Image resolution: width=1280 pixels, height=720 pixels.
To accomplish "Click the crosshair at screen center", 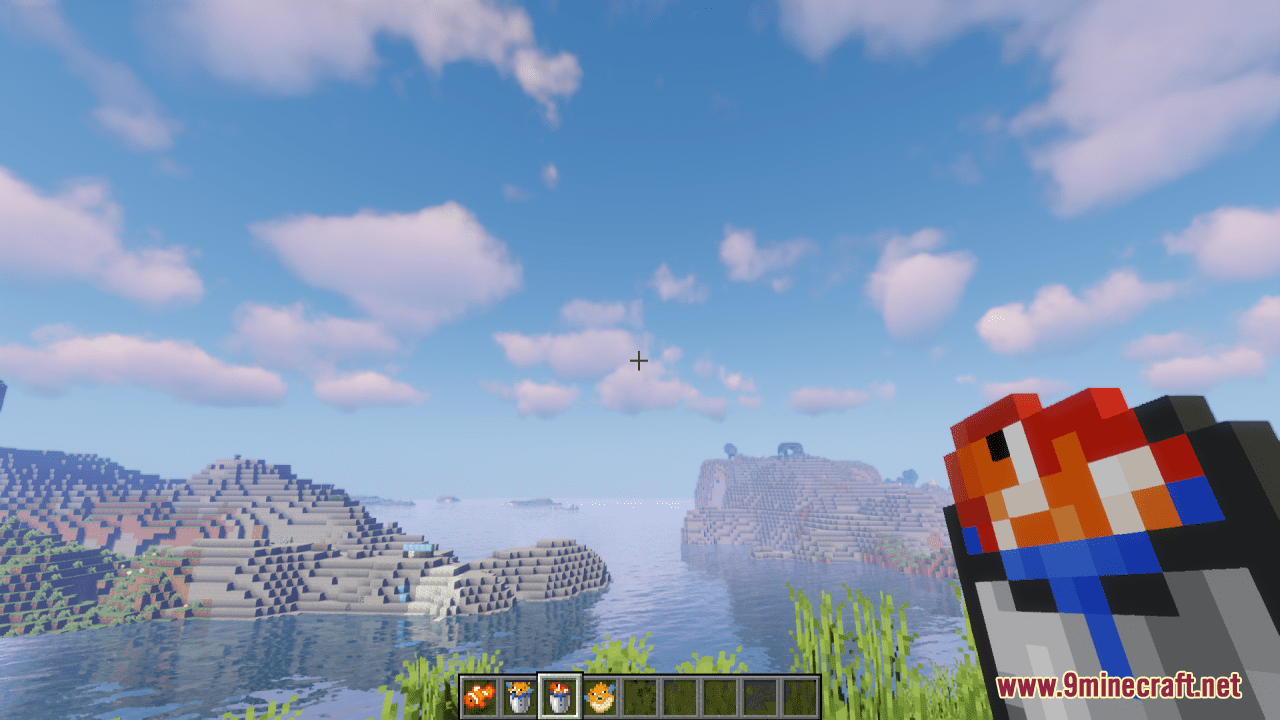I will coord(640,361).
